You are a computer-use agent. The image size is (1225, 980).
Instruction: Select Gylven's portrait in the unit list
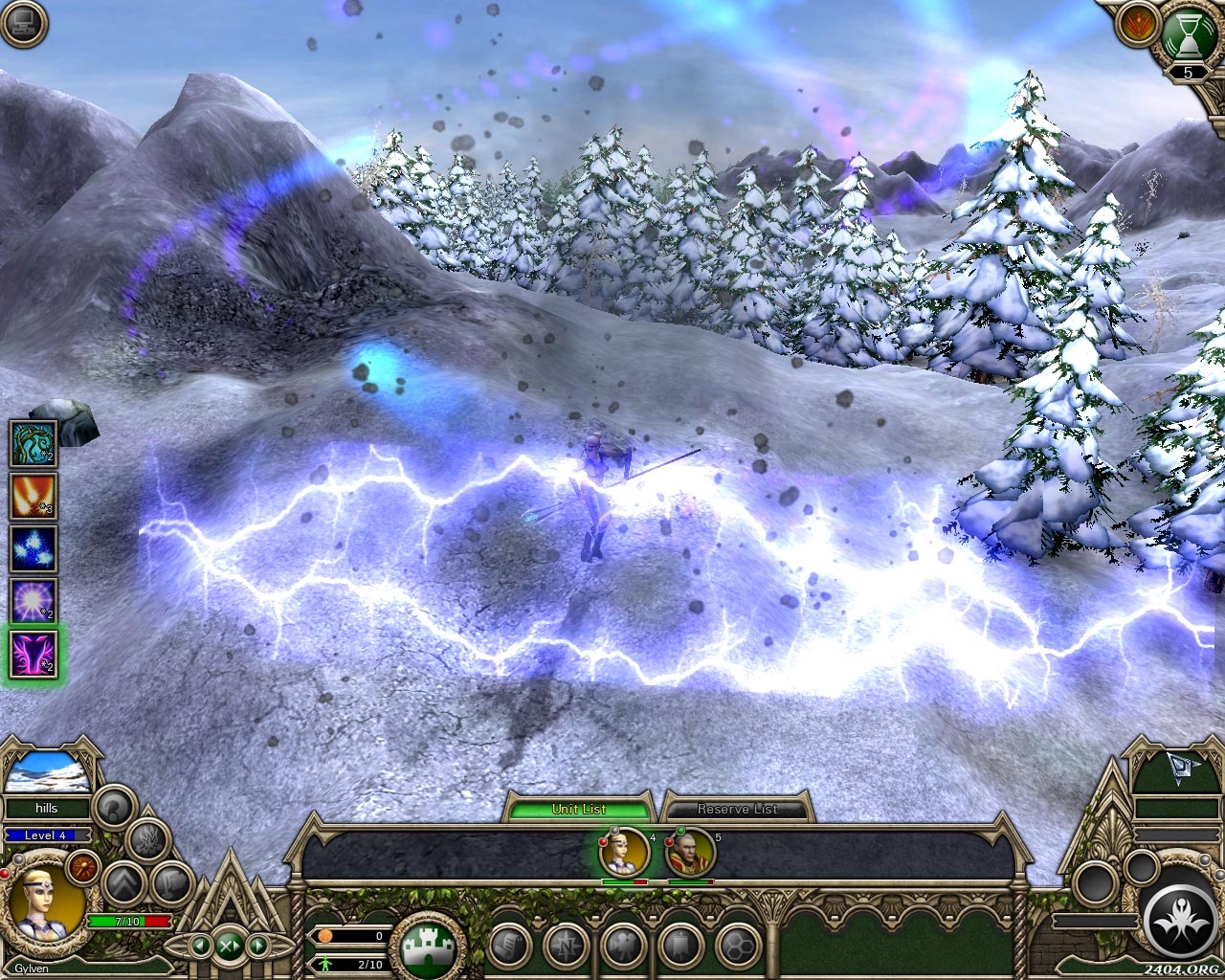point(624,852)
